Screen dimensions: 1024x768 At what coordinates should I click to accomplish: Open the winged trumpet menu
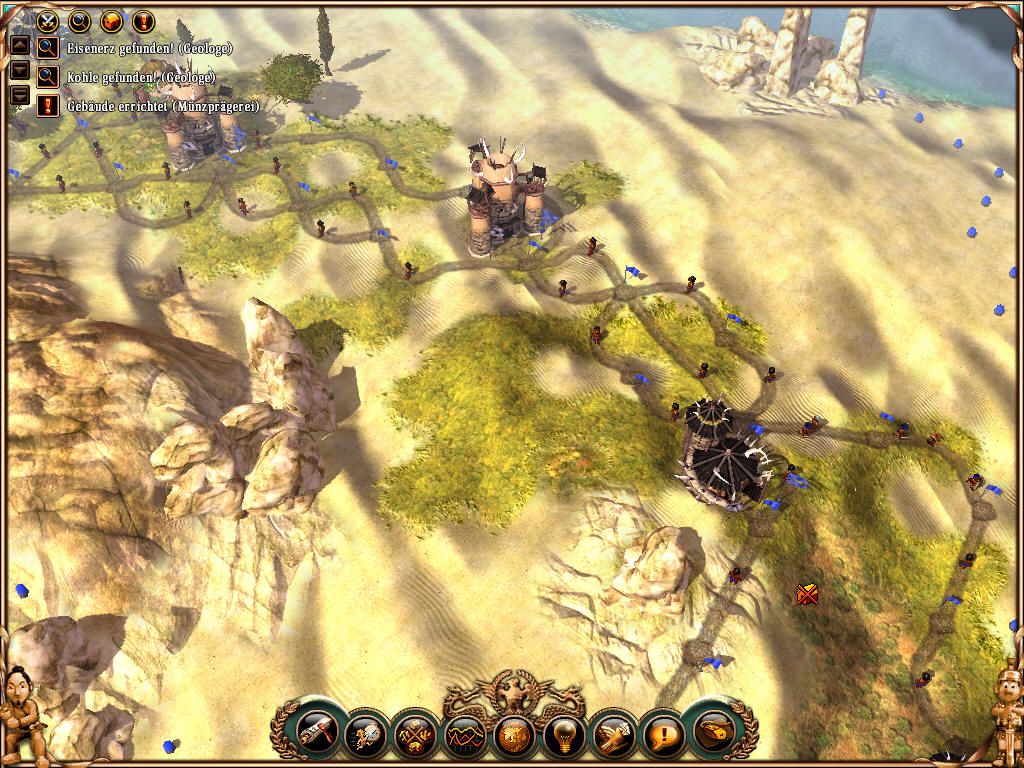coord(613,736)
